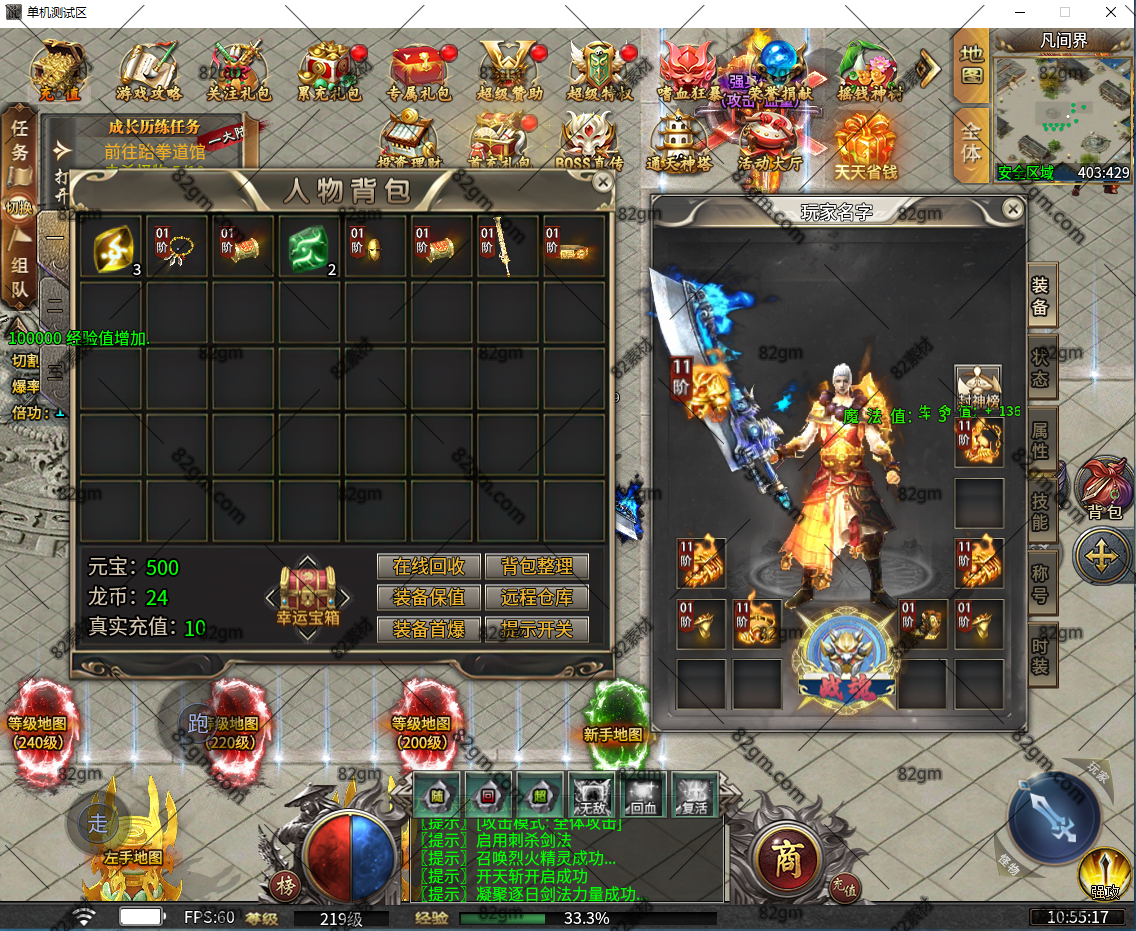
Task: Open the 幸运宝箱 lucky chest
Action: 308,597
